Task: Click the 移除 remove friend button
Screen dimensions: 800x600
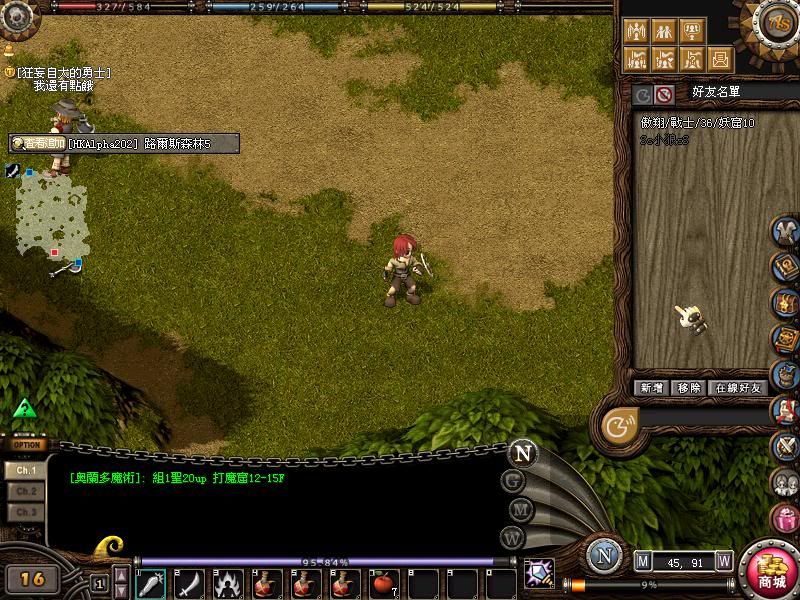Action: 689,388
